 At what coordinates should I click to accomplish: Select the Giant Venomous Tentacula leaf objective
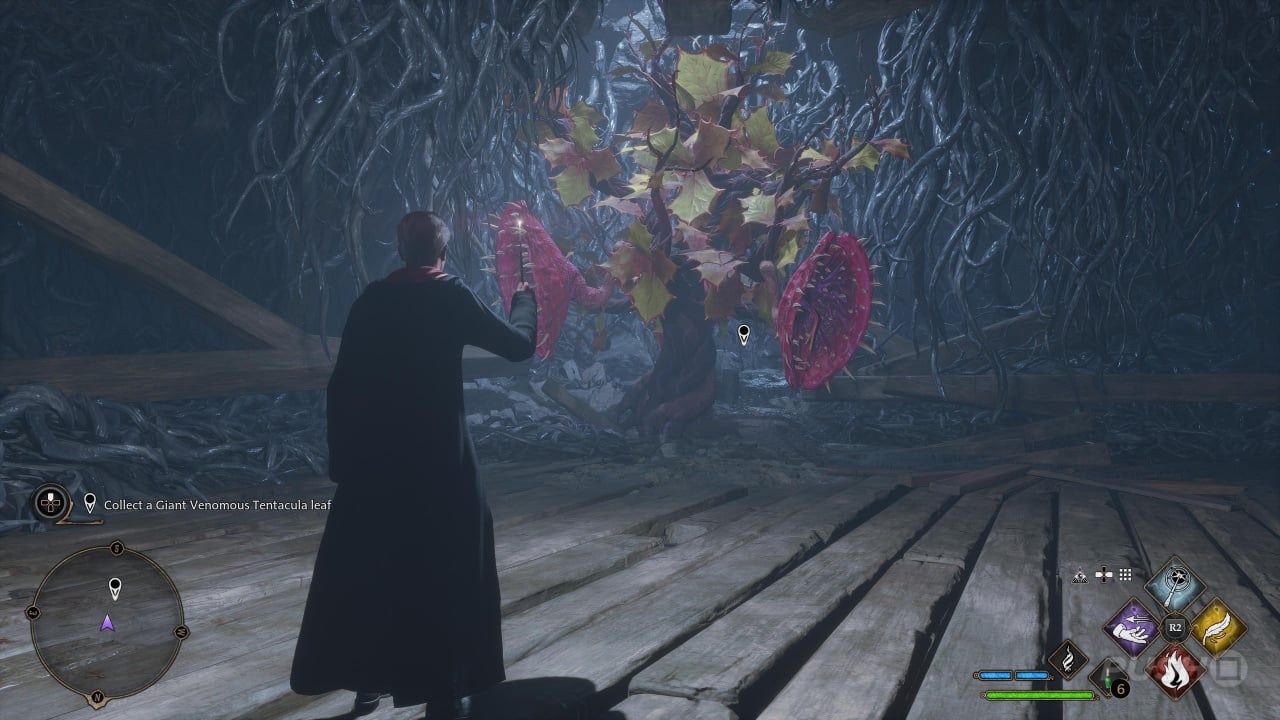point(218,505)
